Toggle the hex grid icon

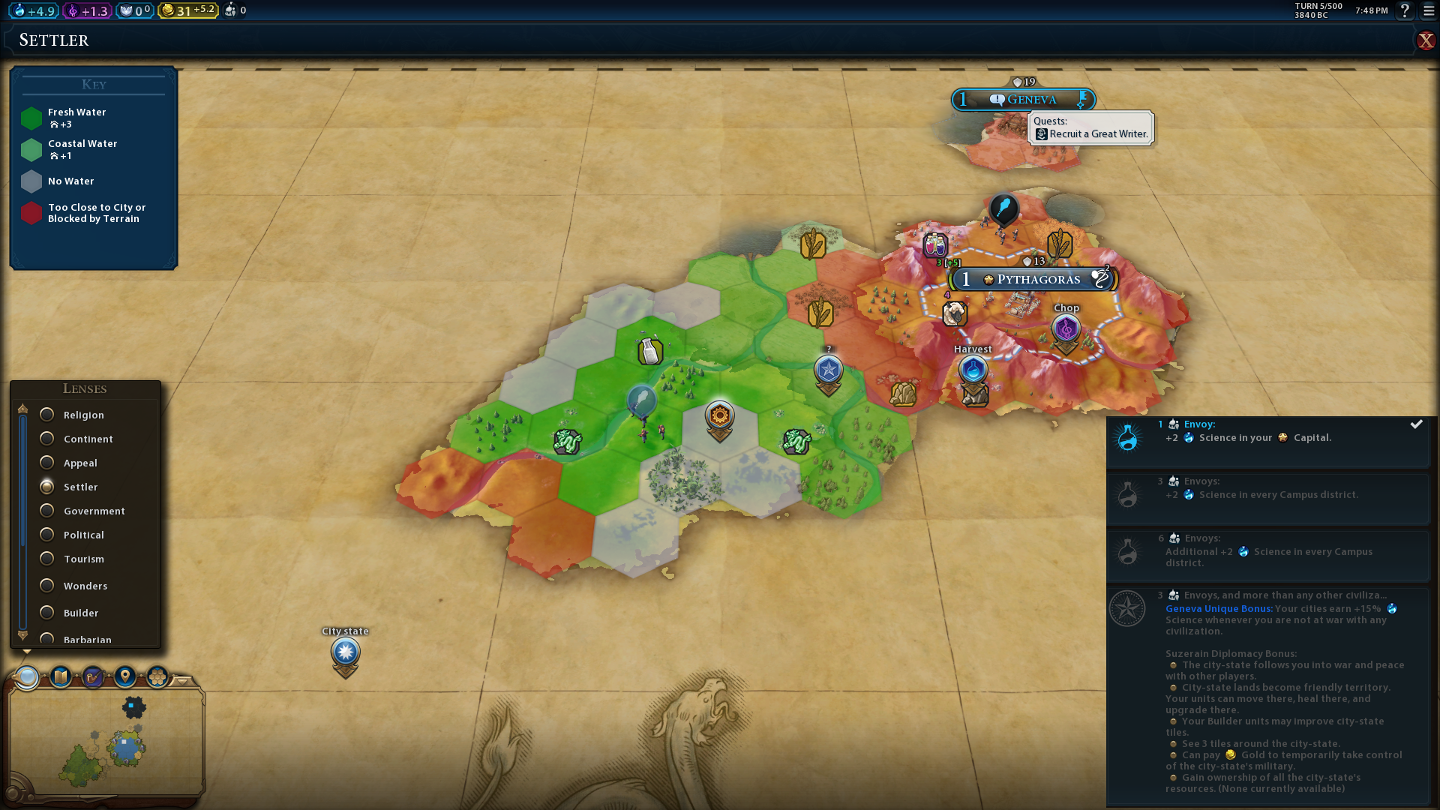pos(157,677)
